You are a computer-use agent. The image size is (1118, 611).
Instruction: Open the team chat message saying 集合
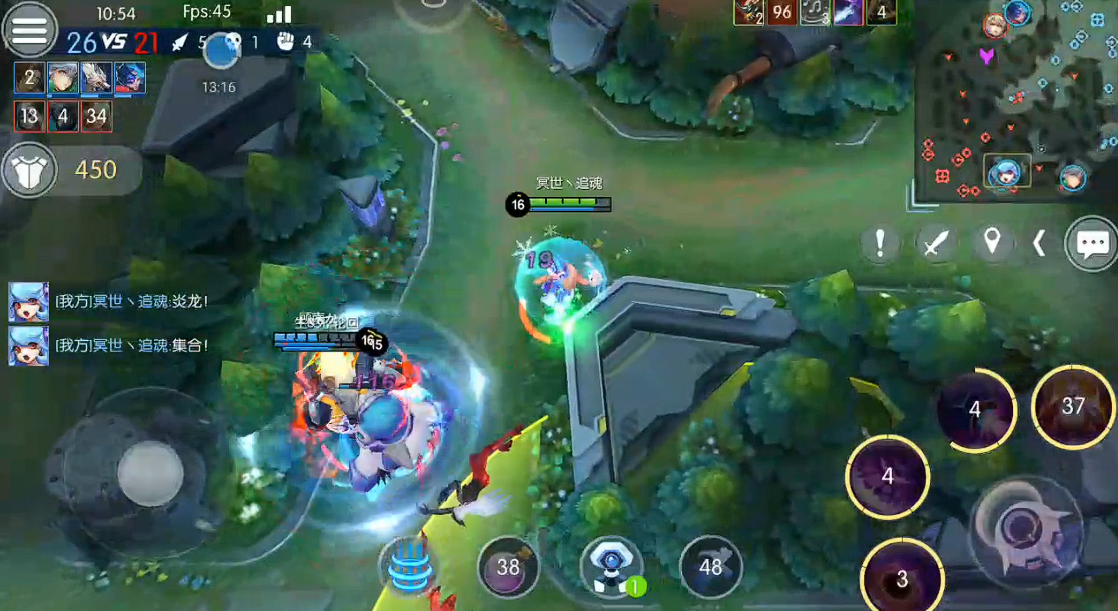(131, 346)
